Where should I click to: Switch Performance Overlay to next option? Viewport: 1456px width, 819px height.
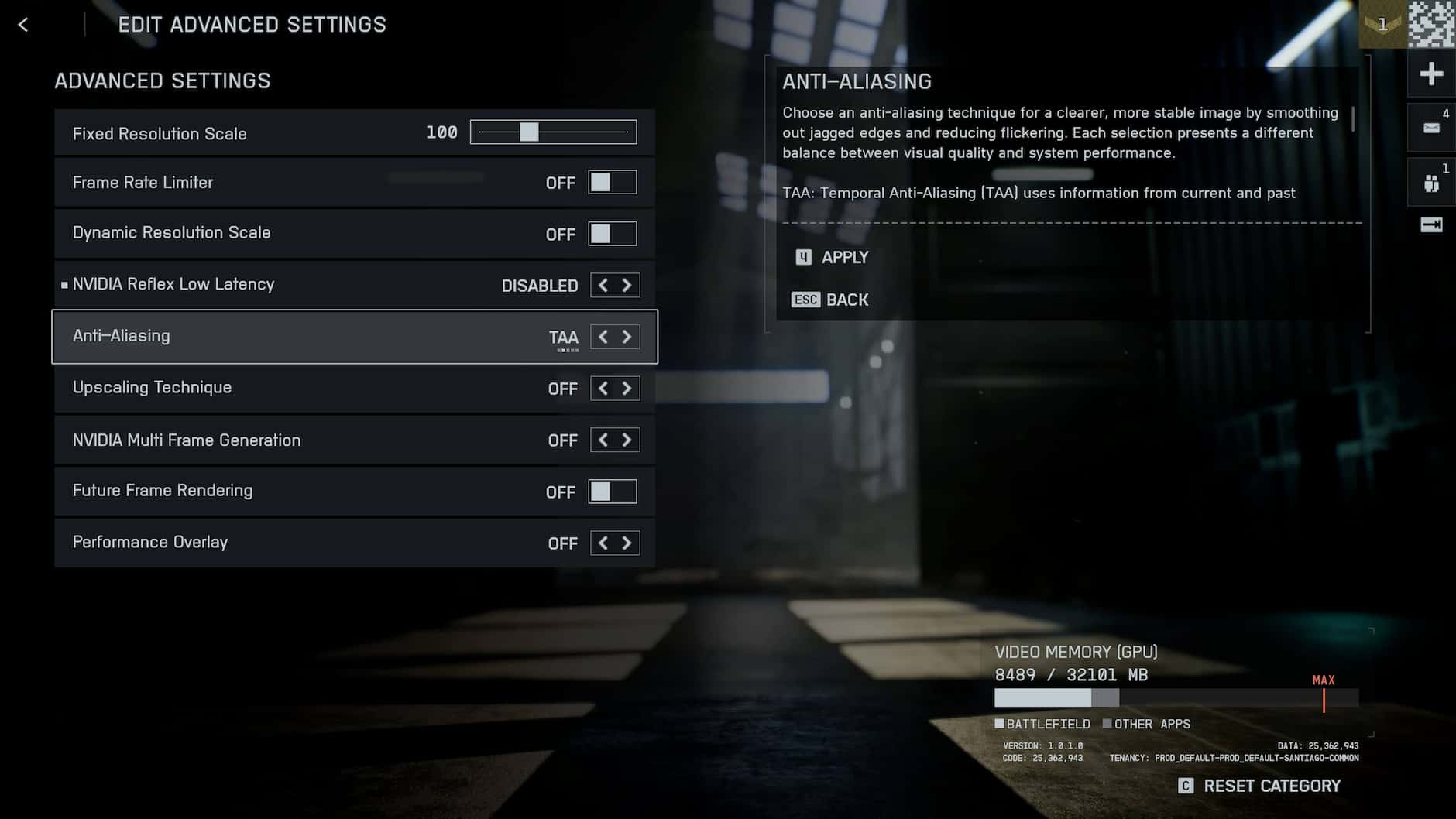click(627, 543)
